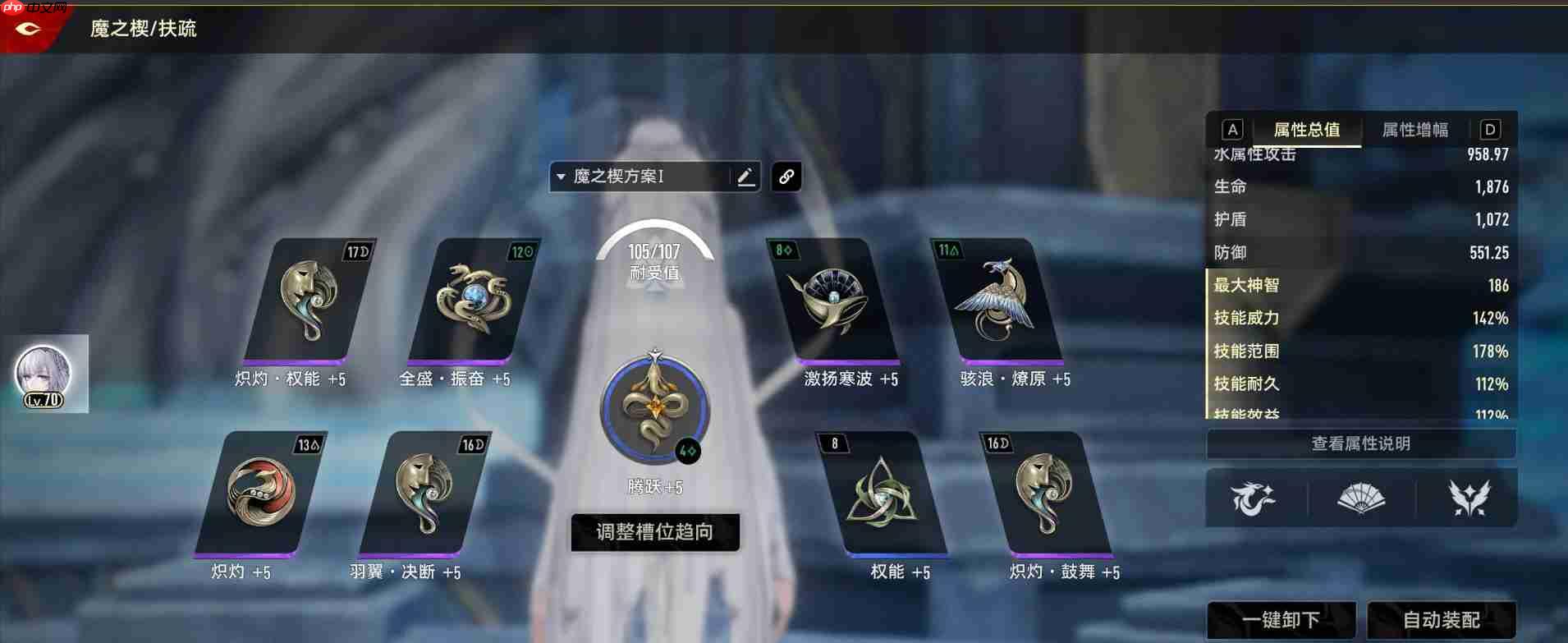The height and width of the screenshot is (643, 1568).
Task: Open the dragon icon in the bottom-right panel
Action: tap(1256, 498)
